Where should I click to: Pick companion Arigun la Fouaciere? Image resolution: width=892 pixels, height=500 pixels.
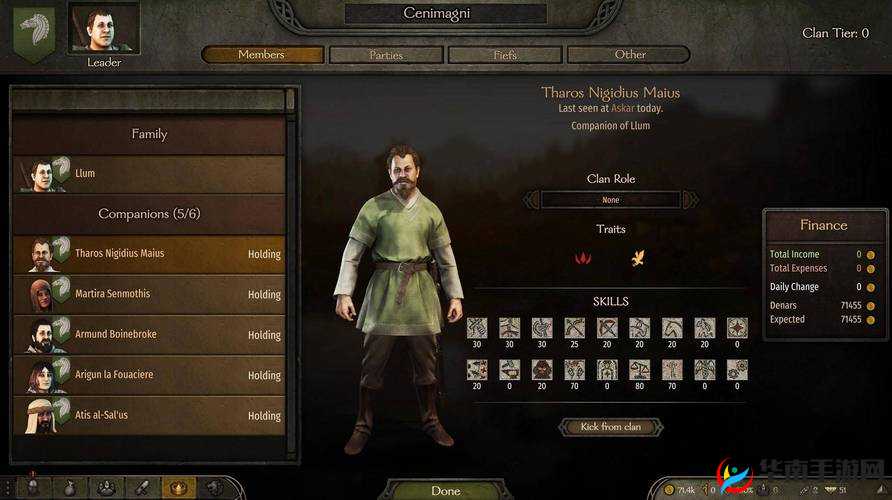tap(150, 375)
